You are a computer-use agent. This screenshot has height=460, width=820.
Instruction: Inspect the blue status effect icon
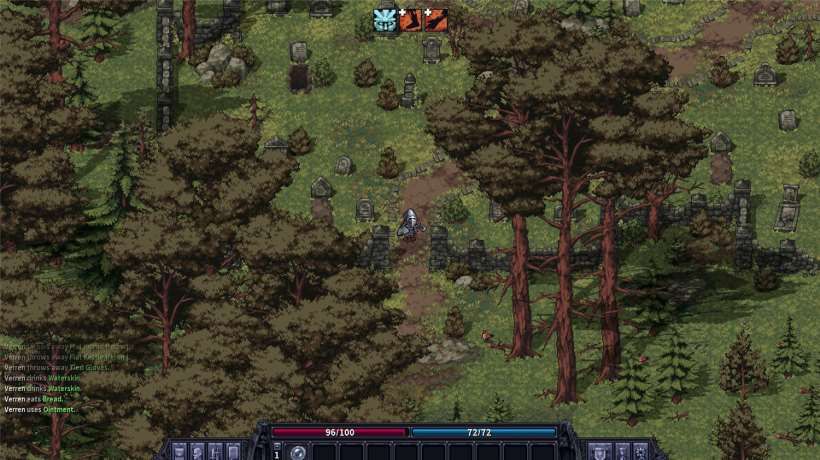click(386, 19)
